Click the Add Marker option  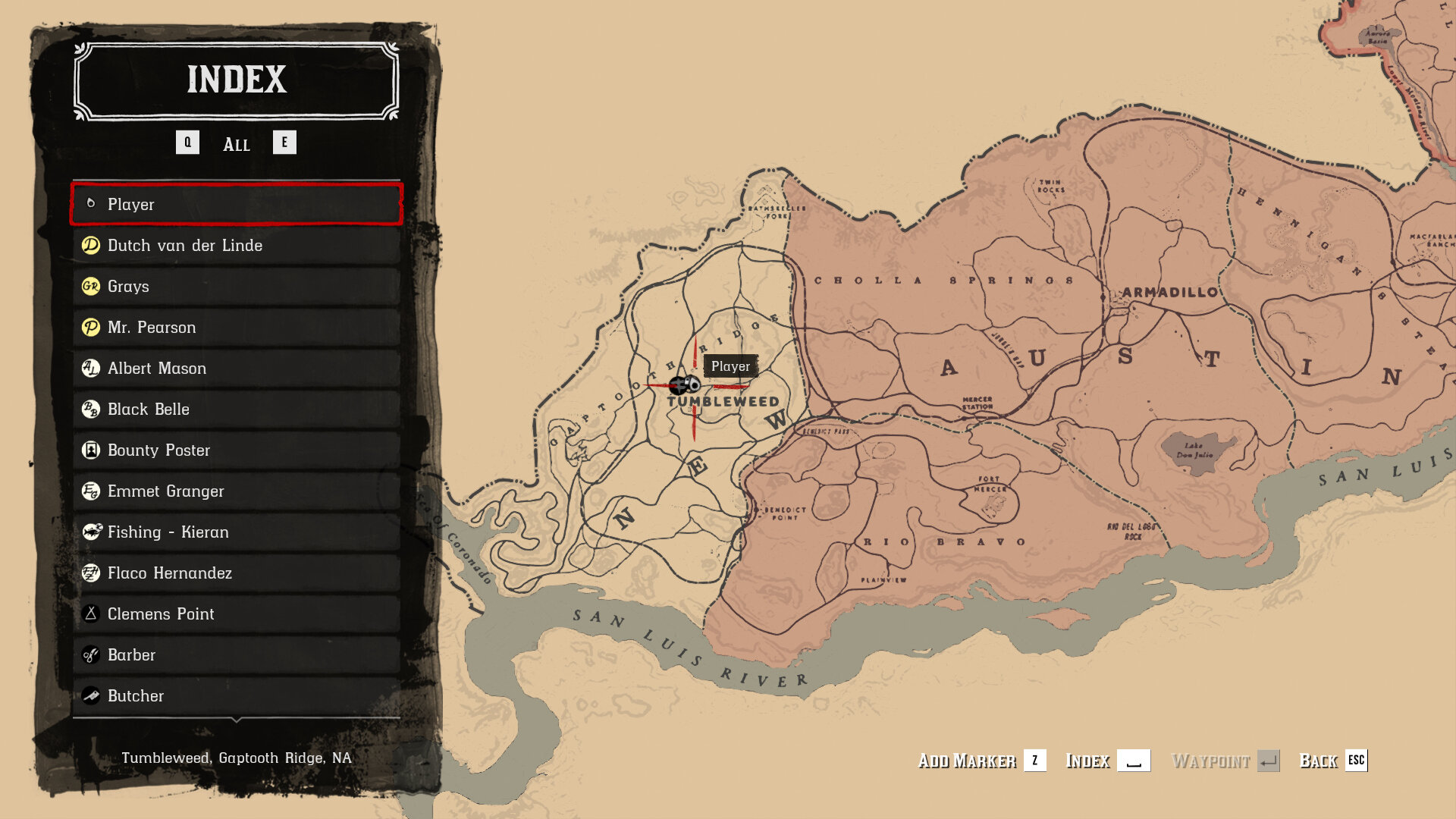[x=981, y=761]
